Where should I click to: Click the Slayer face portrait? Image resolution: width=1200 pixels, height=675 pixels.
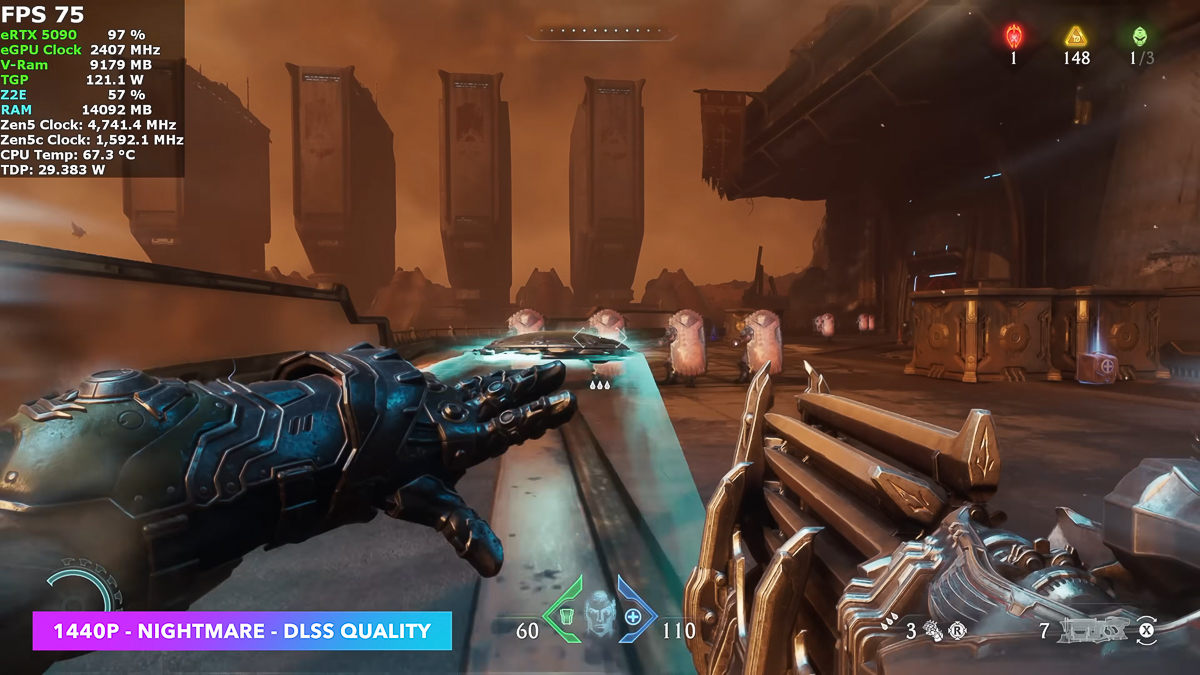600,612
